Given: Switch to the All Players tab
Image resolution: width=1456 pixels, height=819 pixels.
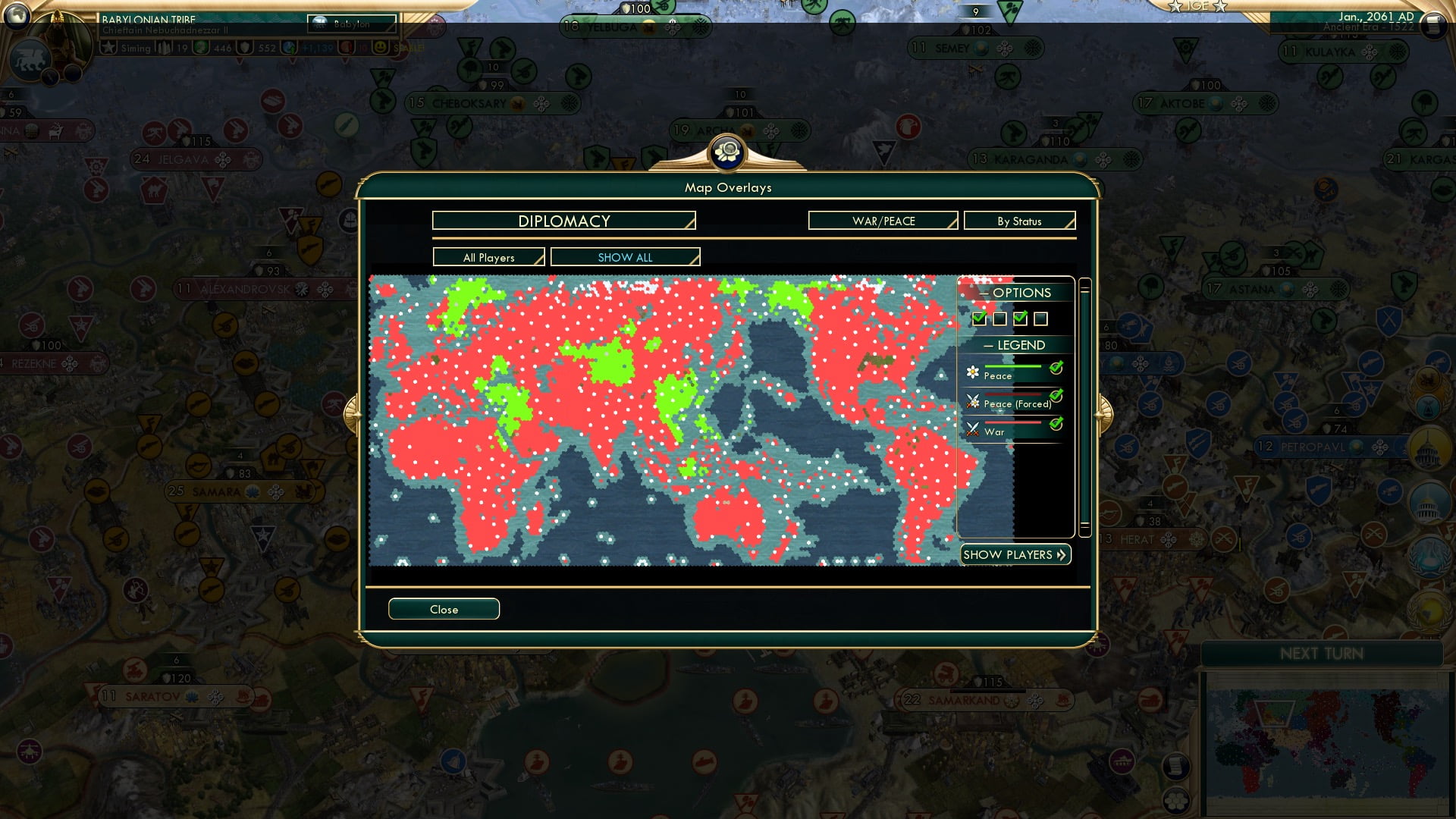Looking at the screenshot, I should point(488,257).
